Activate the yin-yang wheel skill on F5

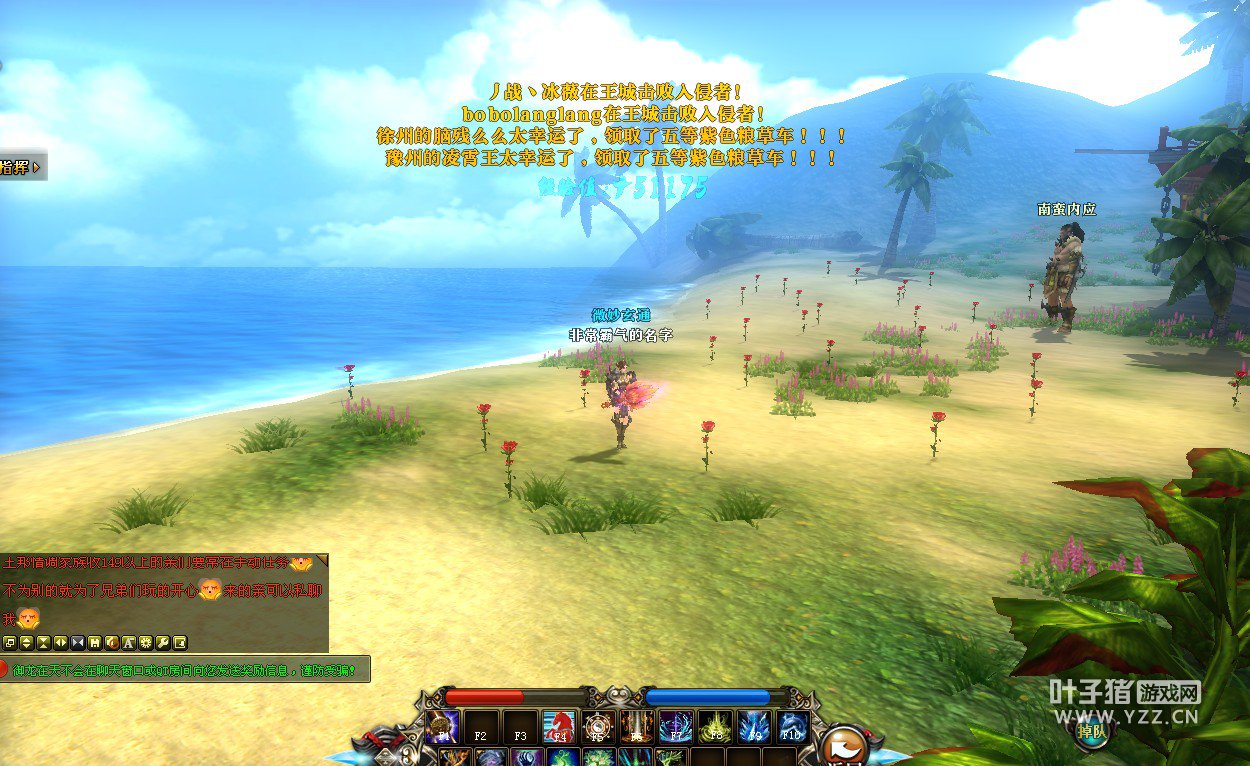(x=598, y=727)
